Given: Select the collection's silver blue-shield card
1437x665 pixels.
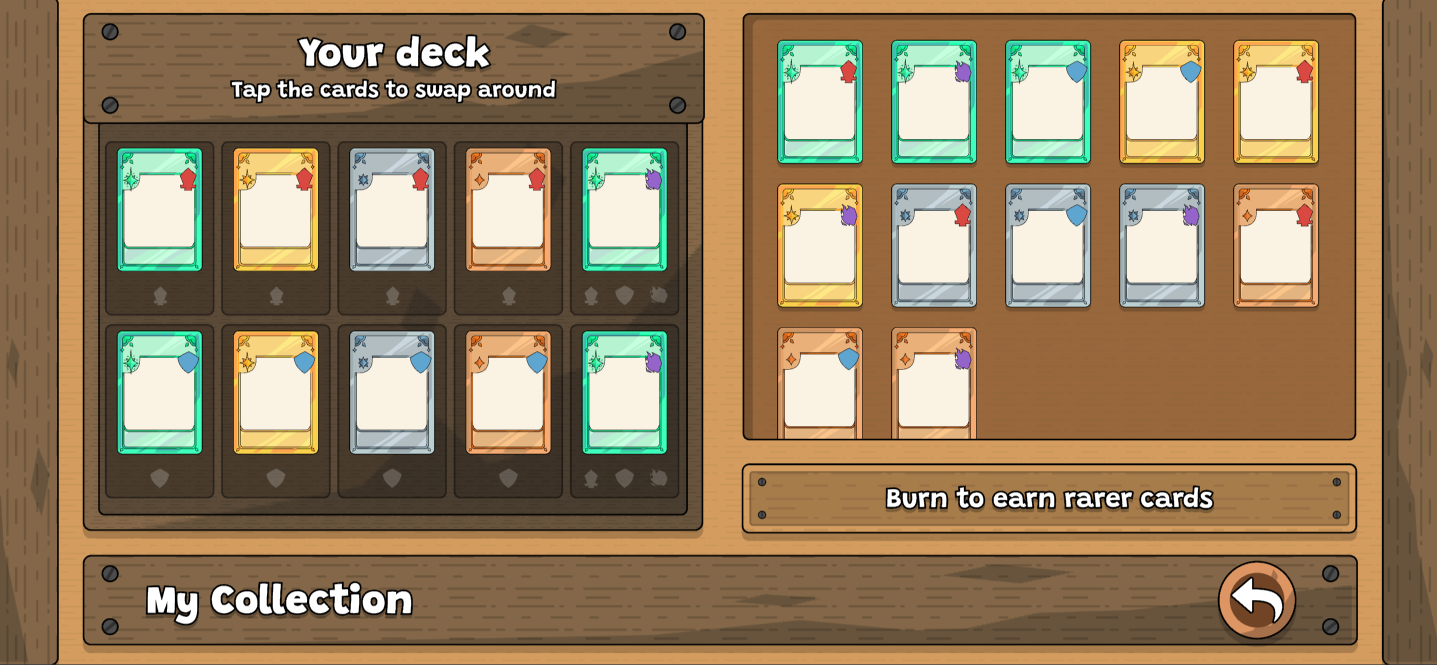Looking at the screenshot, I should pyautogui.click(x=1048, y=245).
